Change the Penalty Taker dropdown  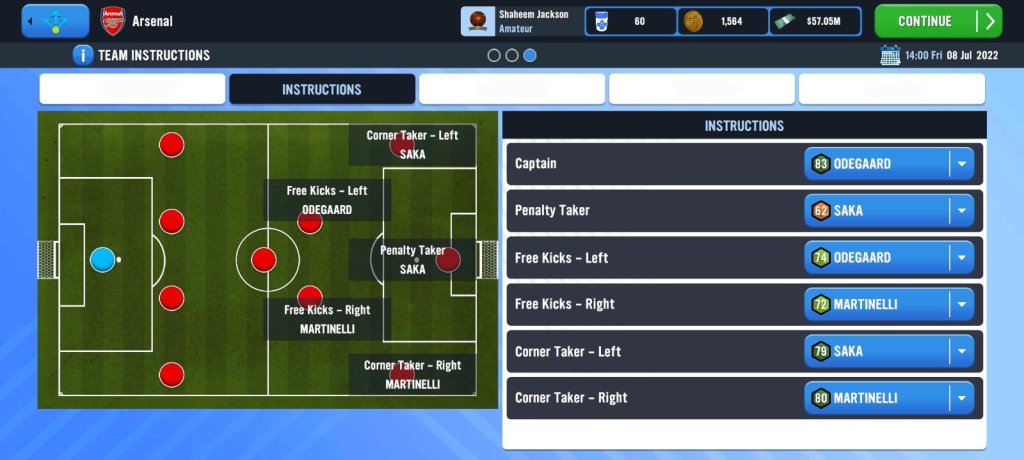pyautogui.click(x=888, y=211)
